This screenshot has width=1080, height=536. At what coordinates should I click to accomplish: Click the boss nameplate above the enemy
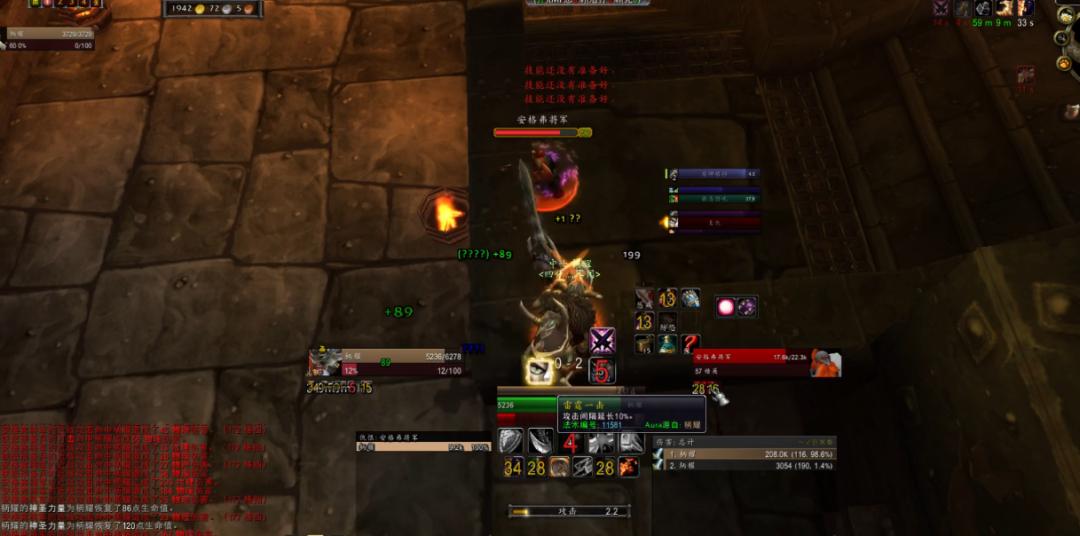(542, 132)
